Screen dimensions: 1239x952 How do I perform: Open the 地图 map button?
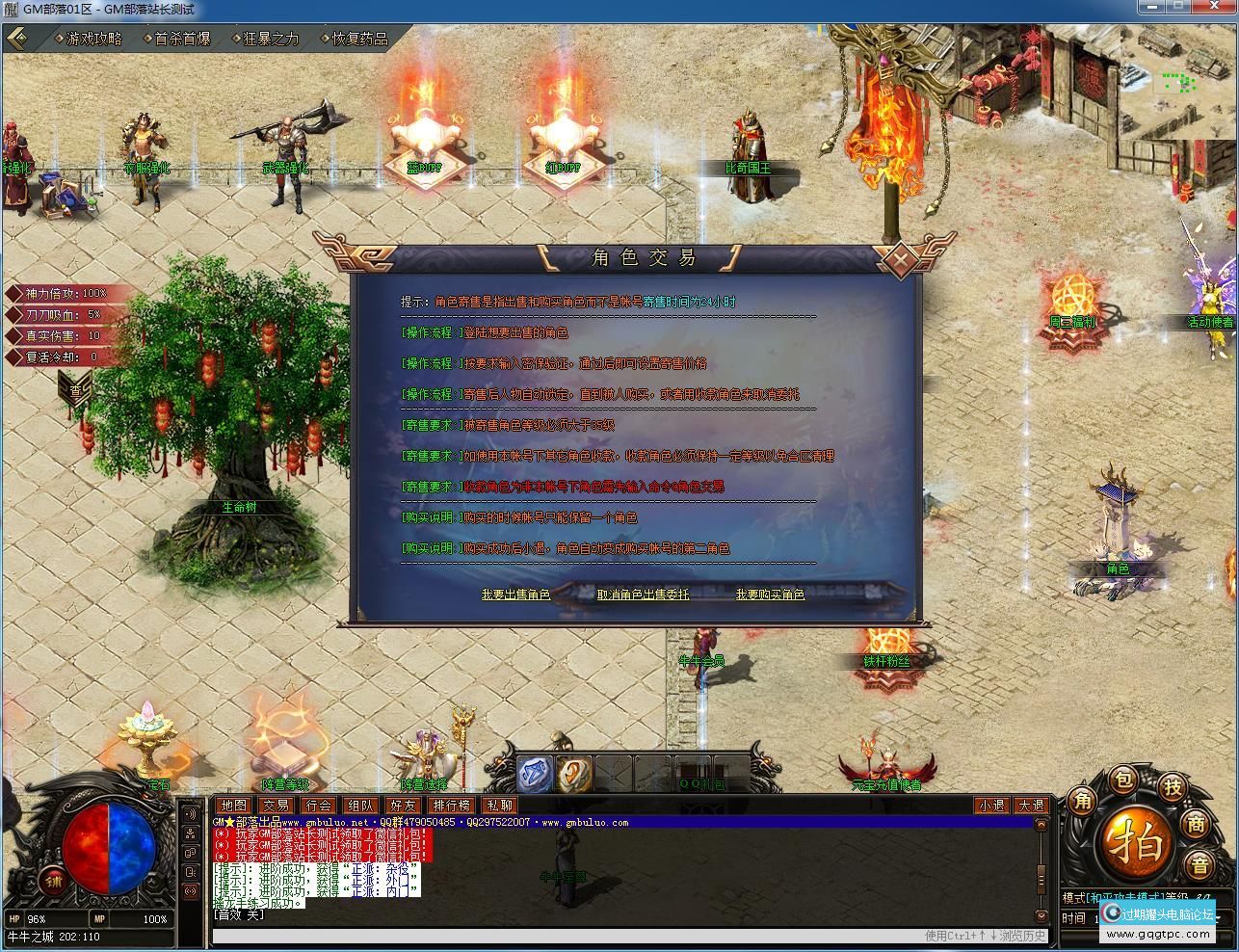coord(232,806)
